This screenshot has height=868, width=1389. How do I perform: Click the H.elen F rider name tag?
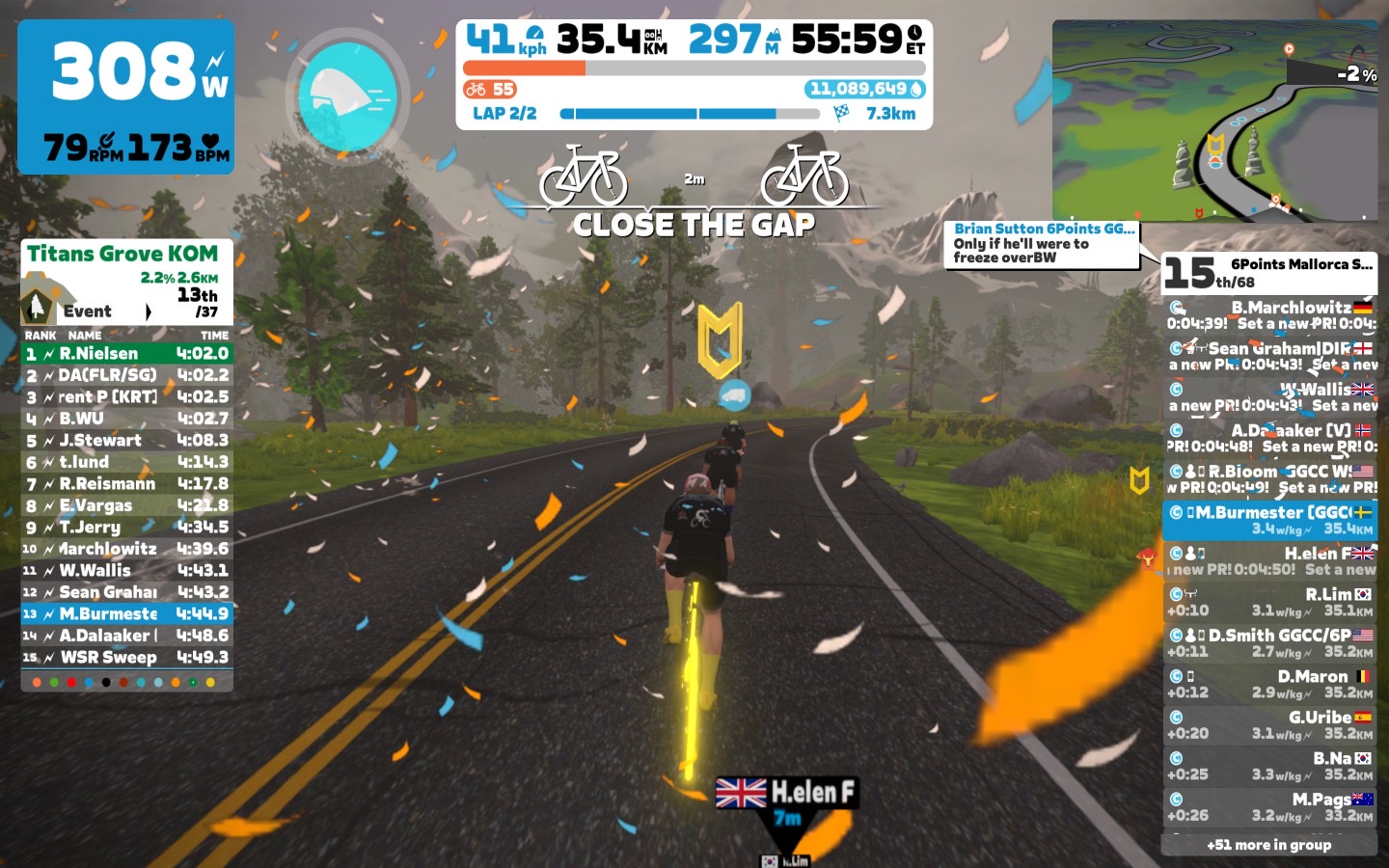(787, 793)
